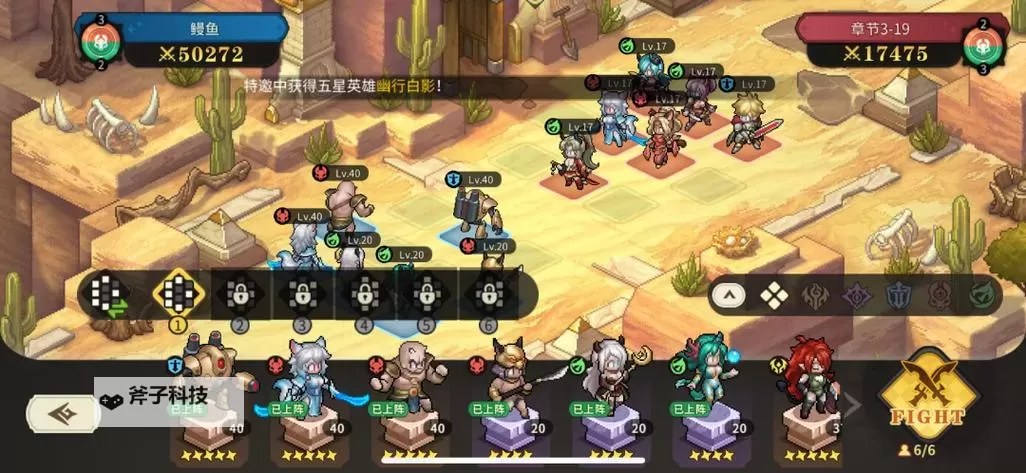Filter heroes by the green leaf faction
Image resolution: width=1026 pixels, height=473 pixels.
click(x=980, y=295)
